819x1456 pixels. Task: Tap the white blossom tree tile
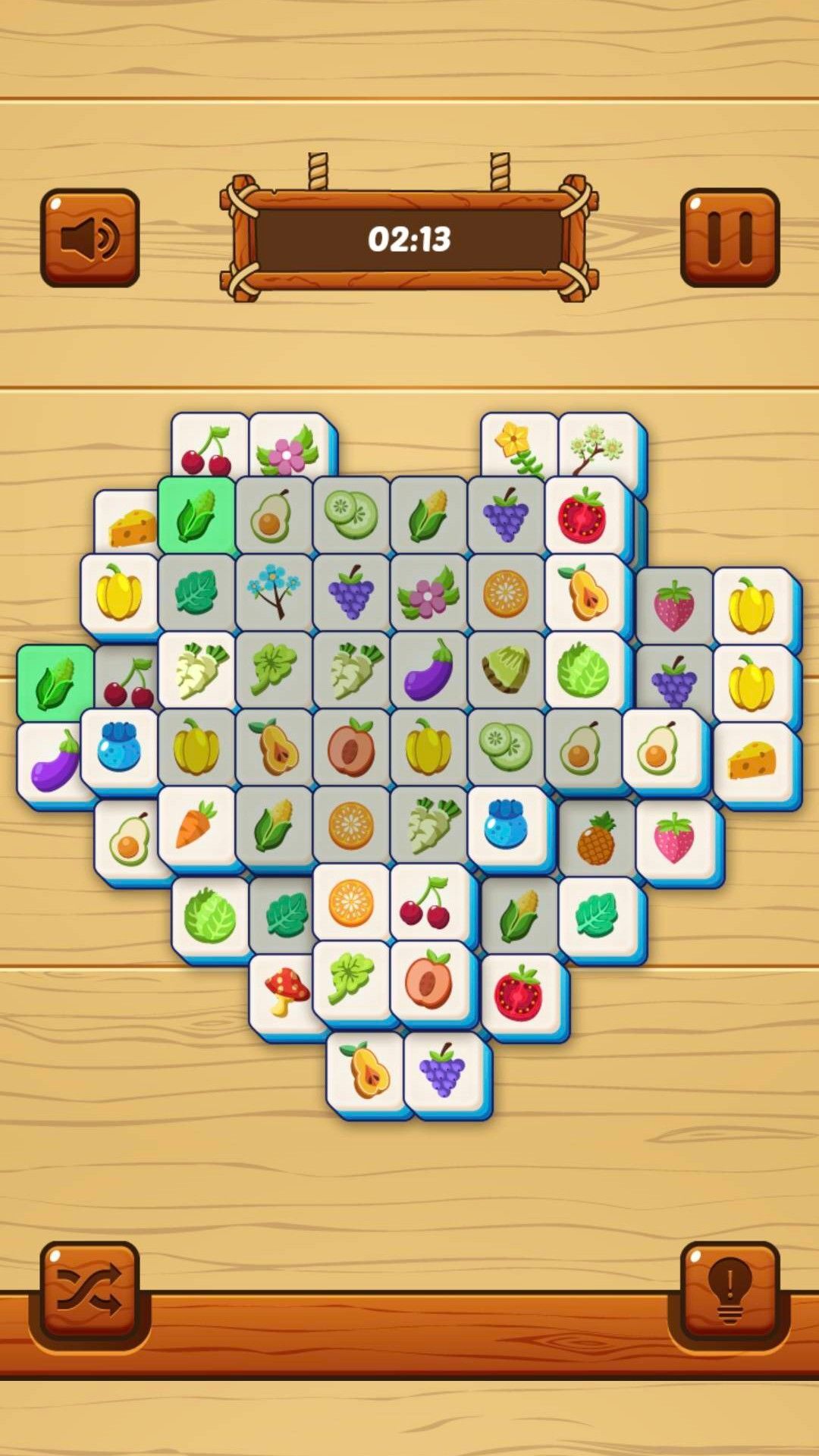point(598,446)
